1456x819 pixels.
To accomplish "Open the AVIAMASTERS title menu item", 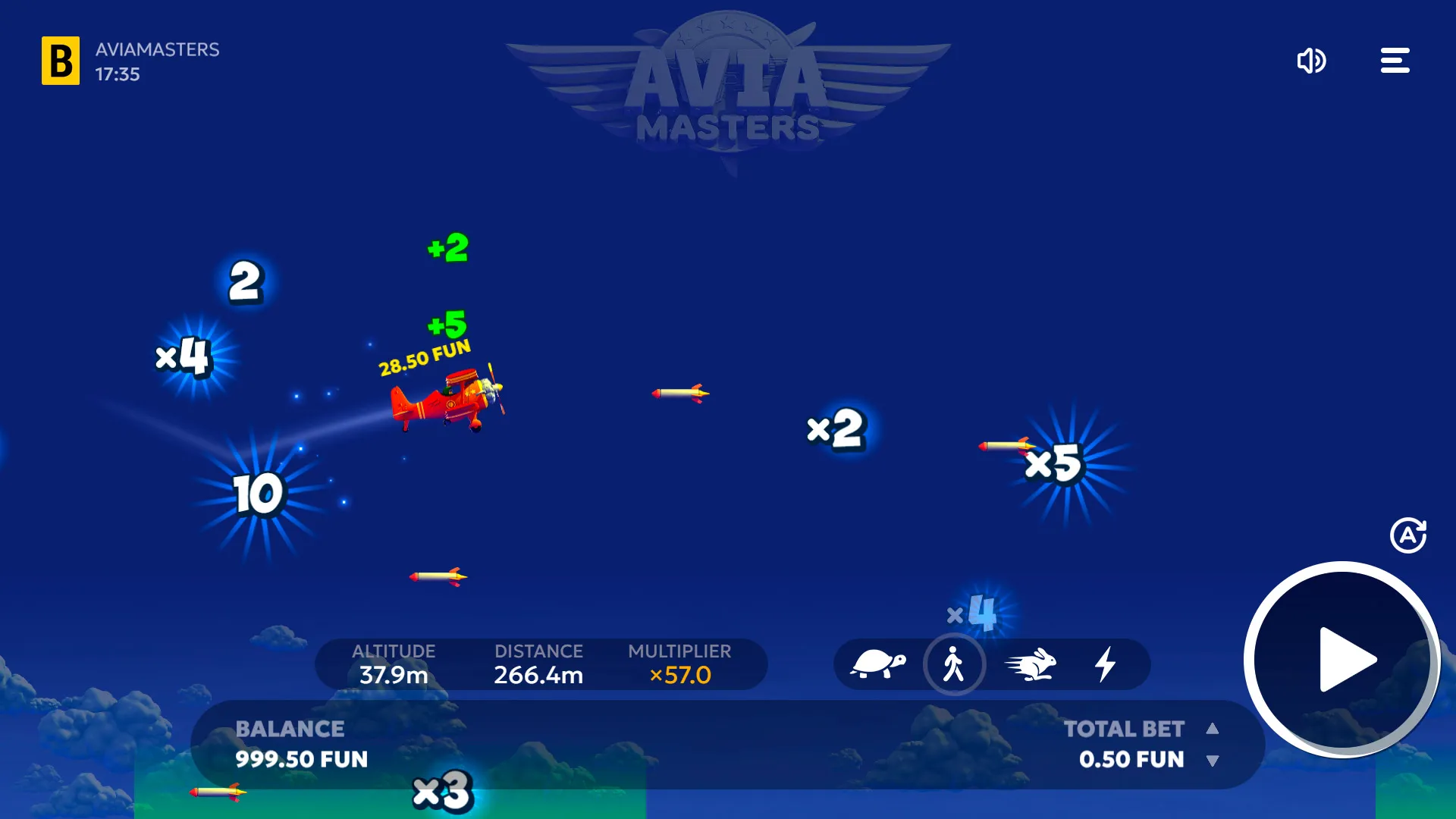I will pyautogui.click(x=156, y=50).
